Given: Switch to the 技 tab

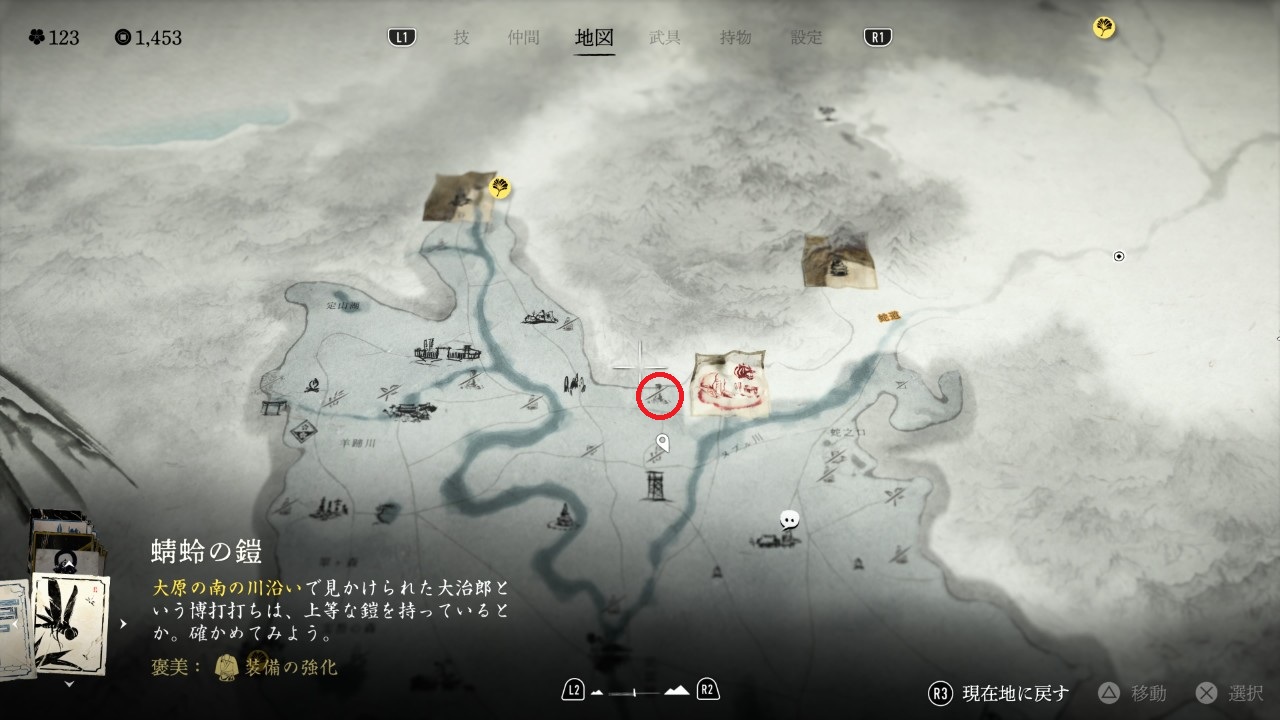Looking at the screenshot, I should 461,38.
